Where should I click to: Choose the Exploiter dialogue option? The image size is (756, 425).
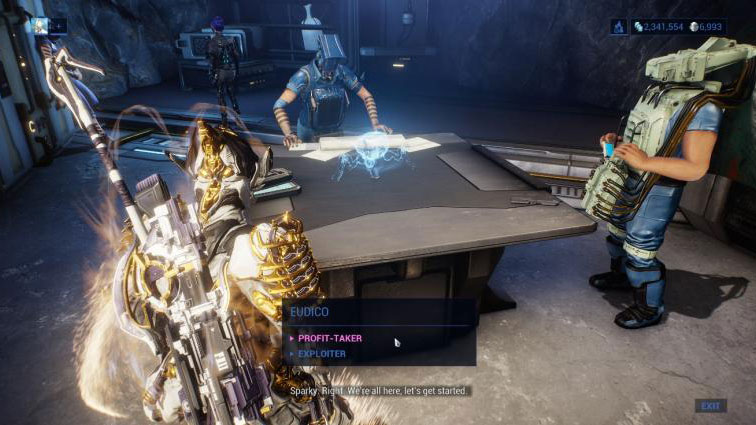point(322,353)
